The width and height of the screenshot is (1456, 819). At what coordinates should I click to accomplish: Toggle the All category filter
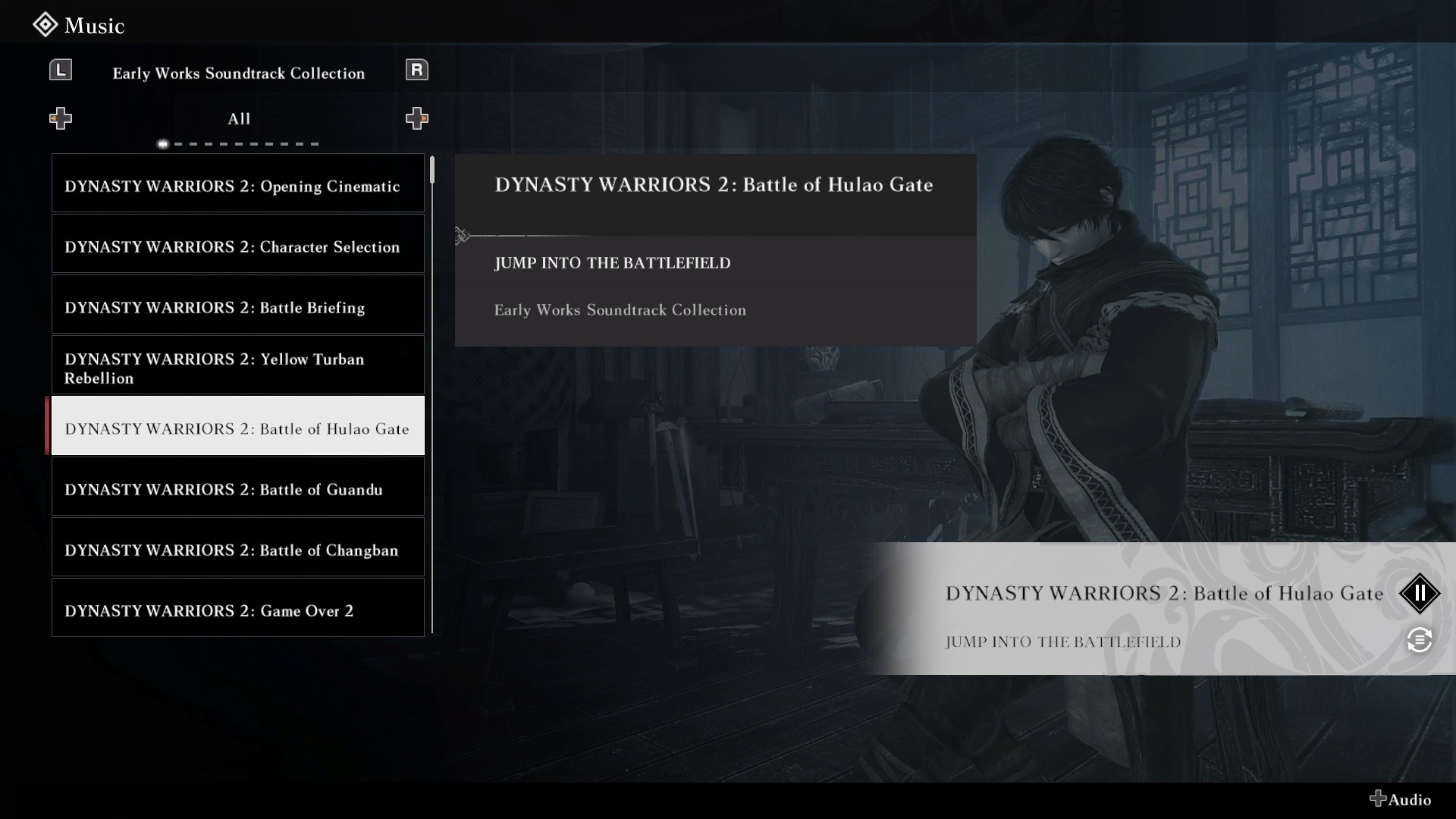[x=239, y=118]
